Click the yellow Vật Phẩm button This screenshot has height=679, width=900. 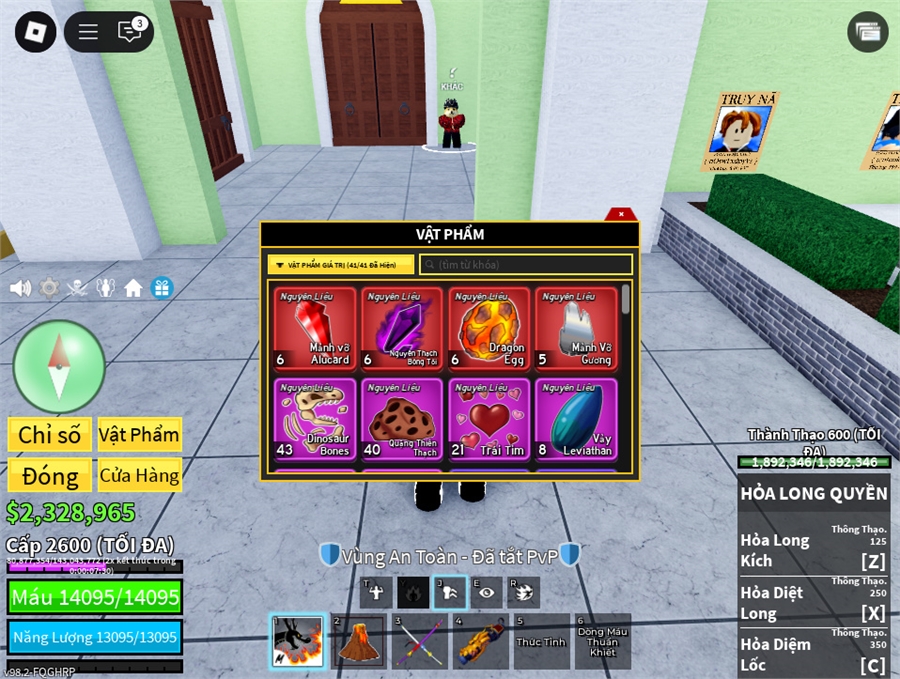(139, 435)
